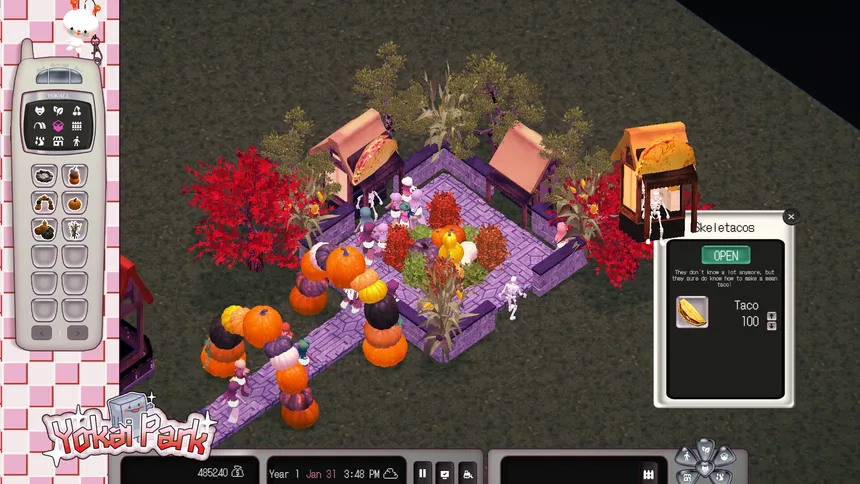Choose the walking guest category on phone screen
The height and width of the screenshot is (484, 860).
(76, 141)
